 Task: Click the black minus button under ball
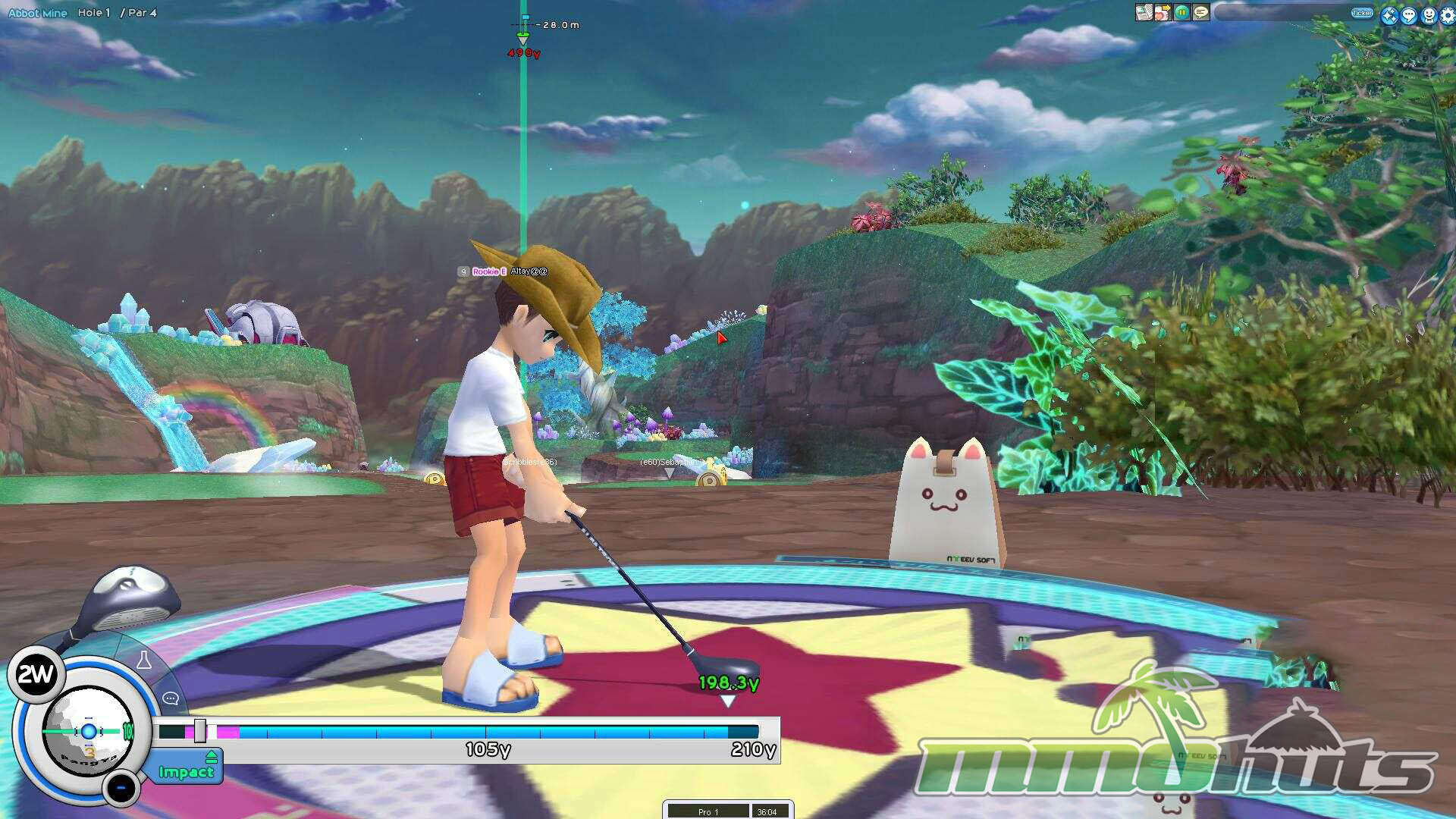coord(121,789)
